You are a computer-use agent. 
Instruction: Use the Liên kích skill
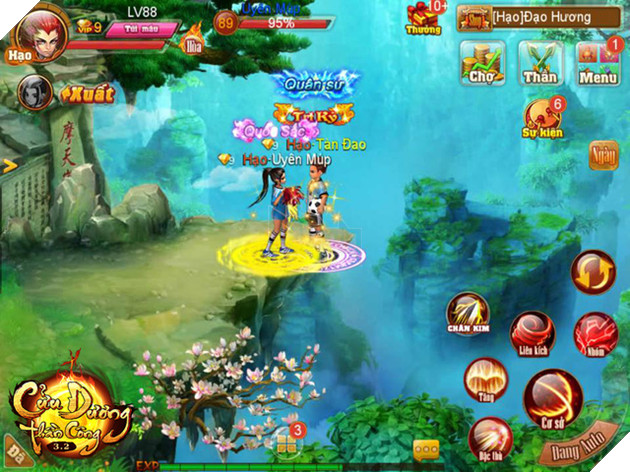(x=533, y=334)
